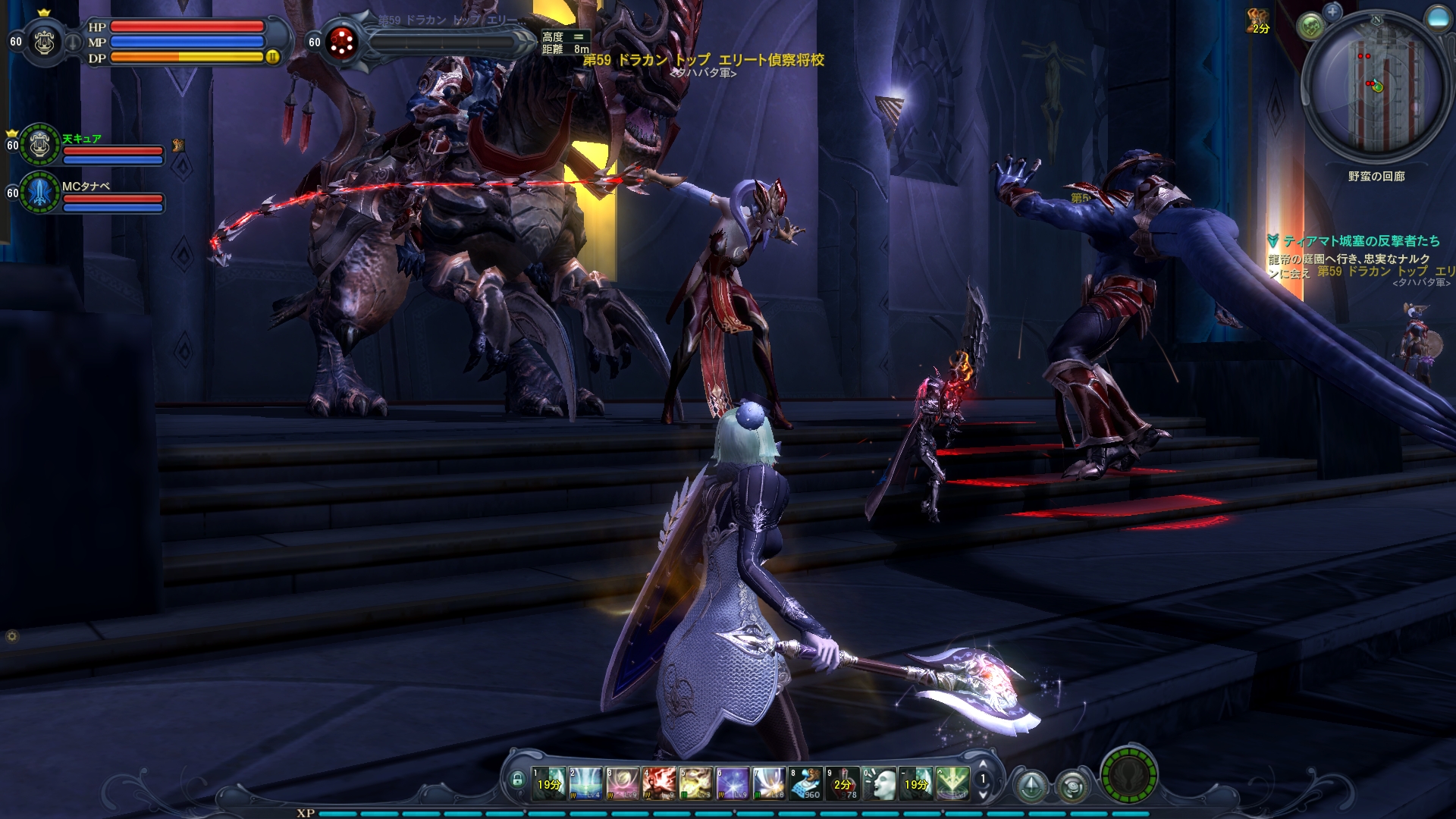
Task: Toggle the hotbar lock icon
Action: point(518,780)
